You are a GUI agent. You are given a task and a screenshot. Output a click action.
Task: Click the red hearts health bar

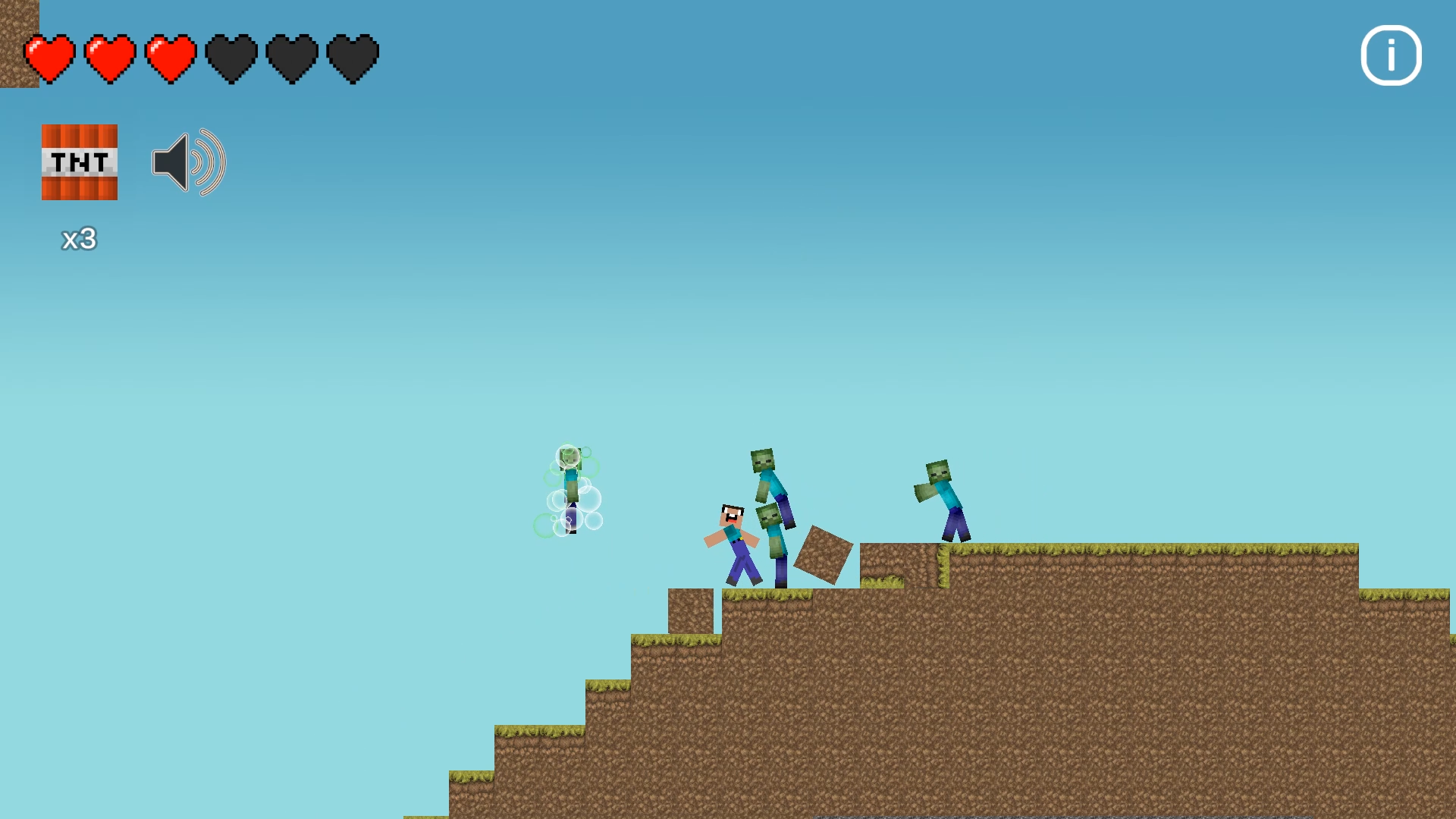[109, 58]
